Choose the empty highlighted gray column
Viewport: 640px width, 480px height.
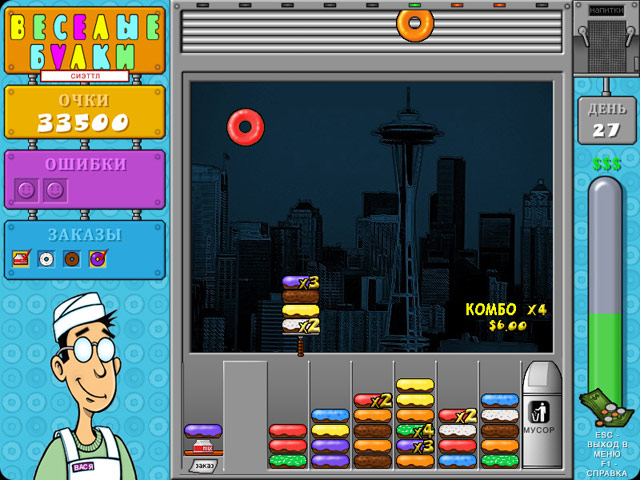(x=245, y=415)
